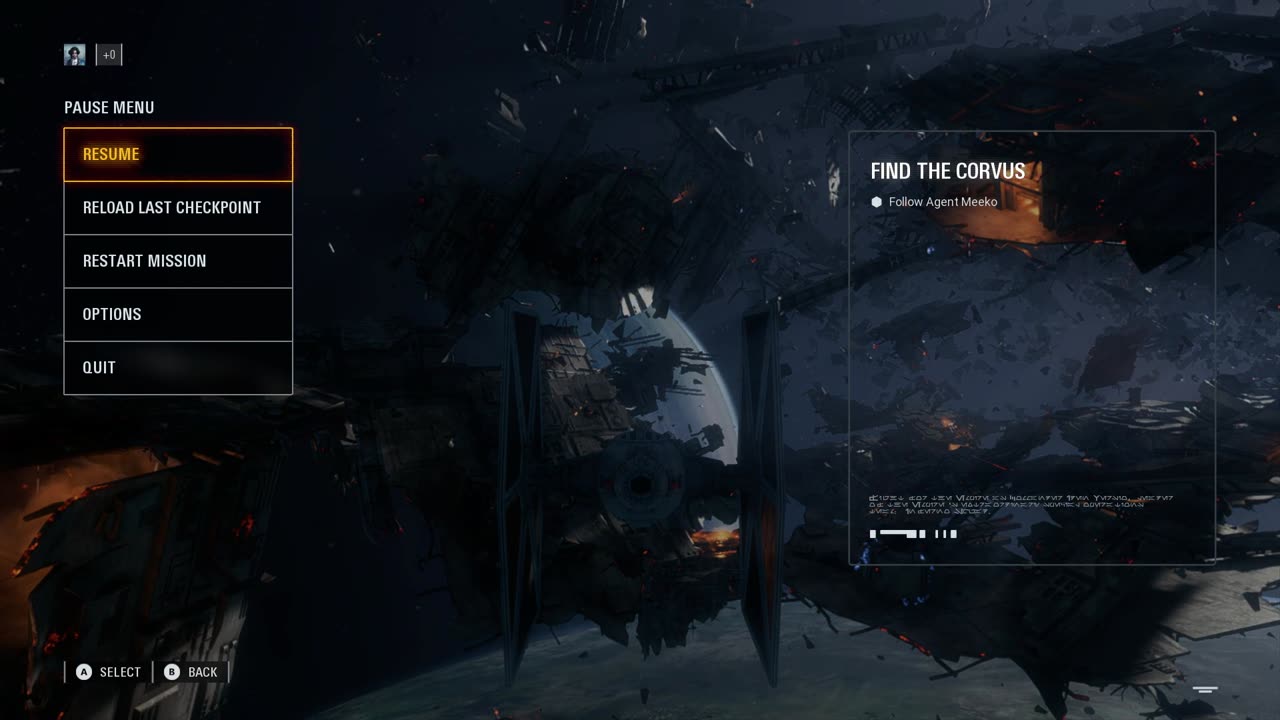Open the Find the Corvus objective panel
The image size is (1280, 720).
tap(1032, 346)
